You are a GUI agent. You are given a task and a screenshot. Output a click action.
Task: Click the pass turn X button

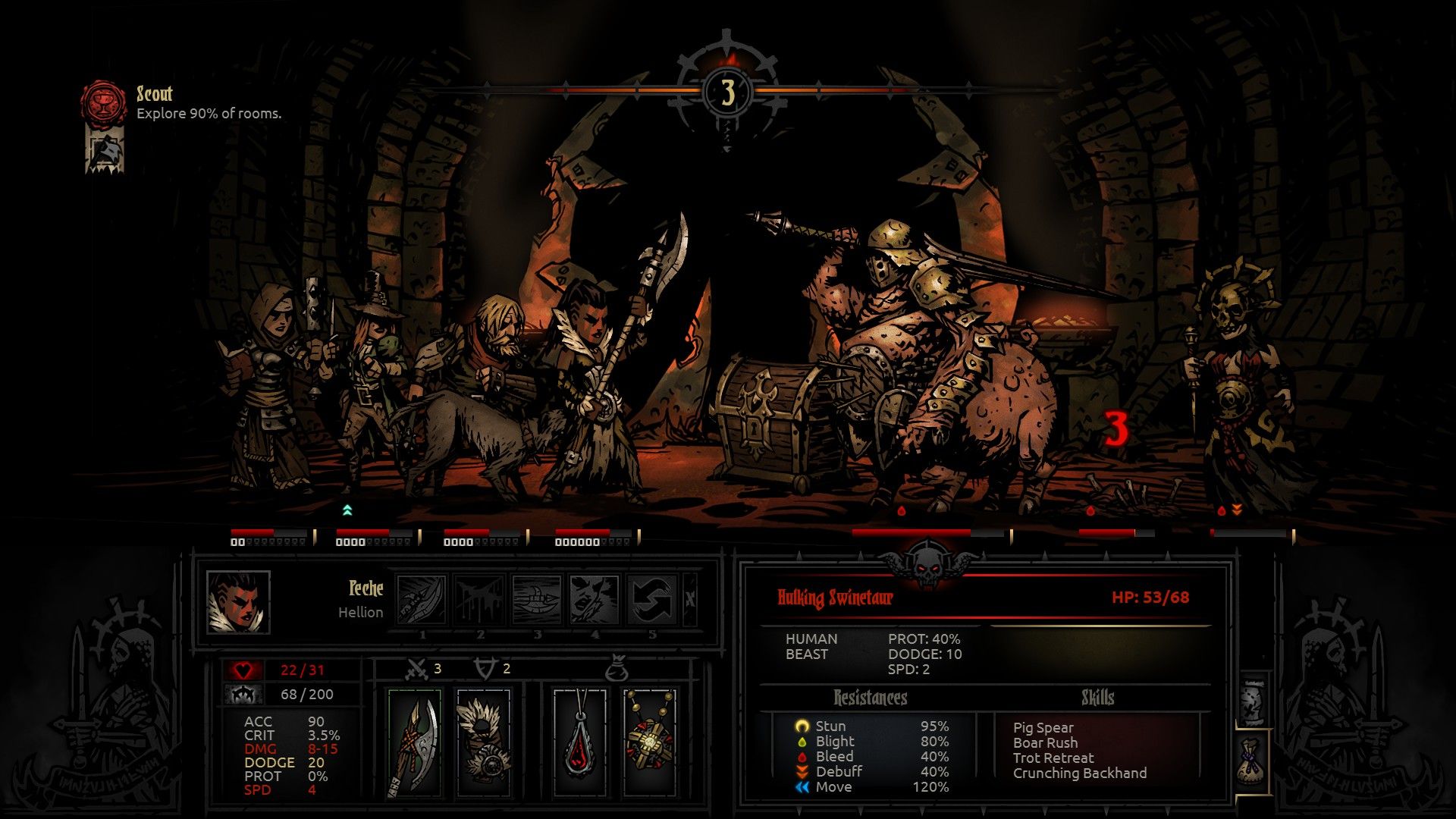tap(690, 599)
